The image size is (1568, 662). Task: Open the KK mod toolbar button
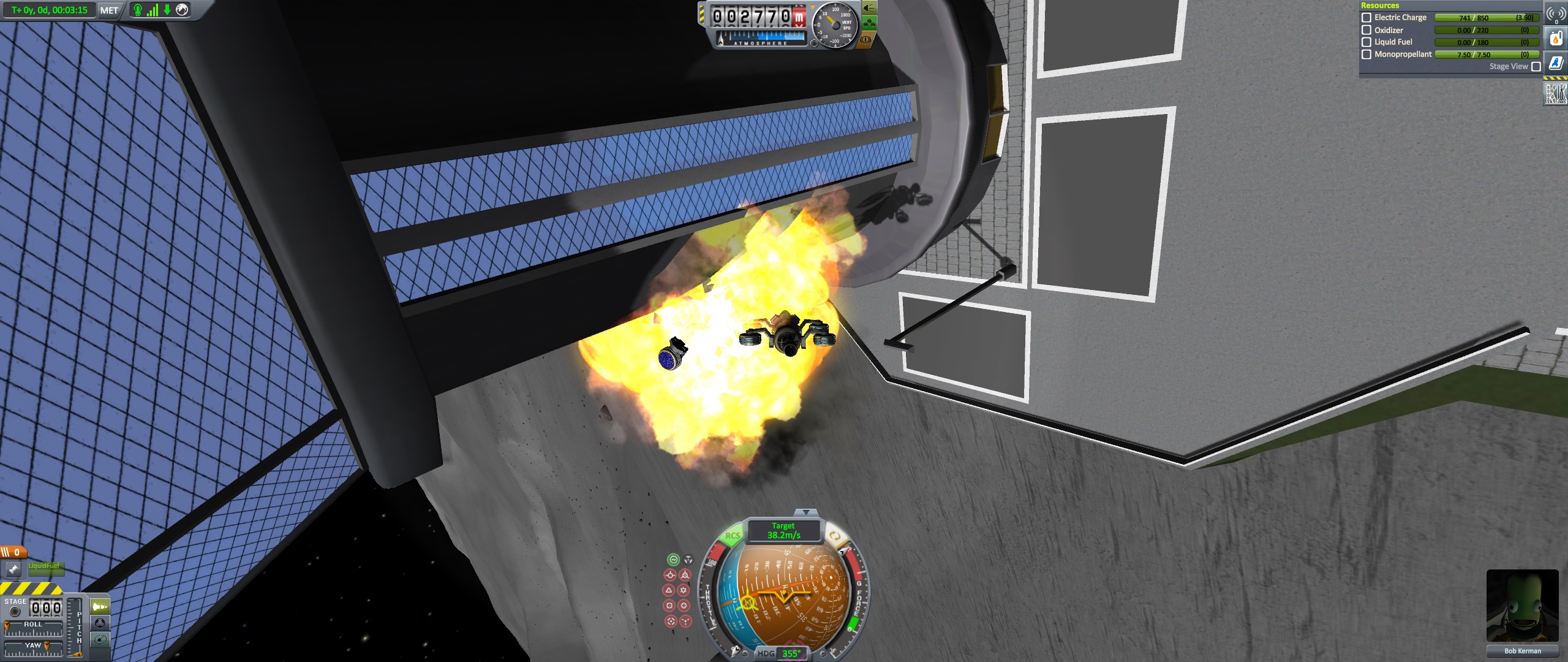coord(1556,94)
